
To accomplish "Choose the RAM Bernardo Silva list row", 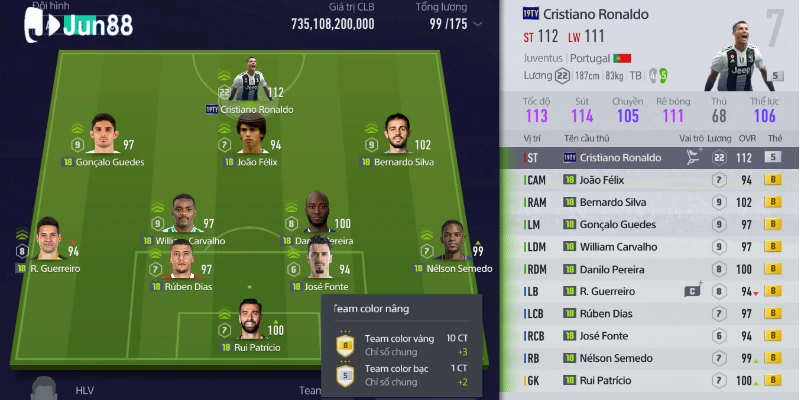I will pyautogui.click(x=650, y=202).
